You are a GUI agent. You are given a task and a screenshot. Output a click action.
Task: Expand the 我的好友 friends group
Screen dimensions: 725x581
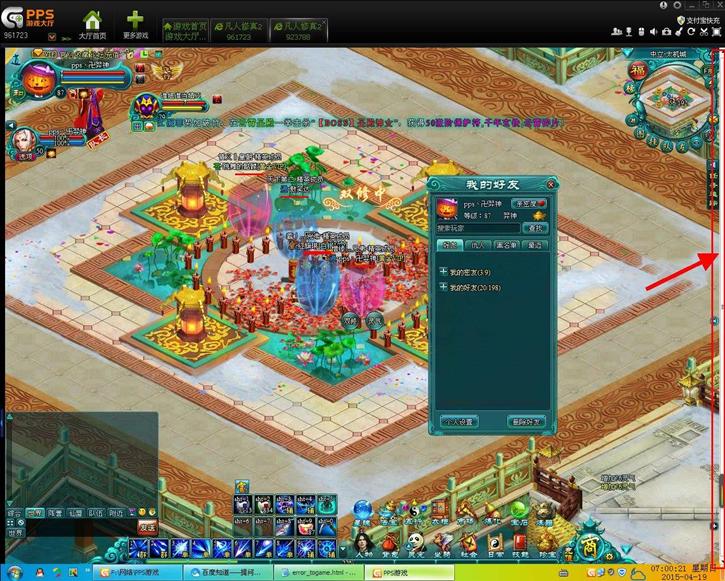(x=443, y=288)
